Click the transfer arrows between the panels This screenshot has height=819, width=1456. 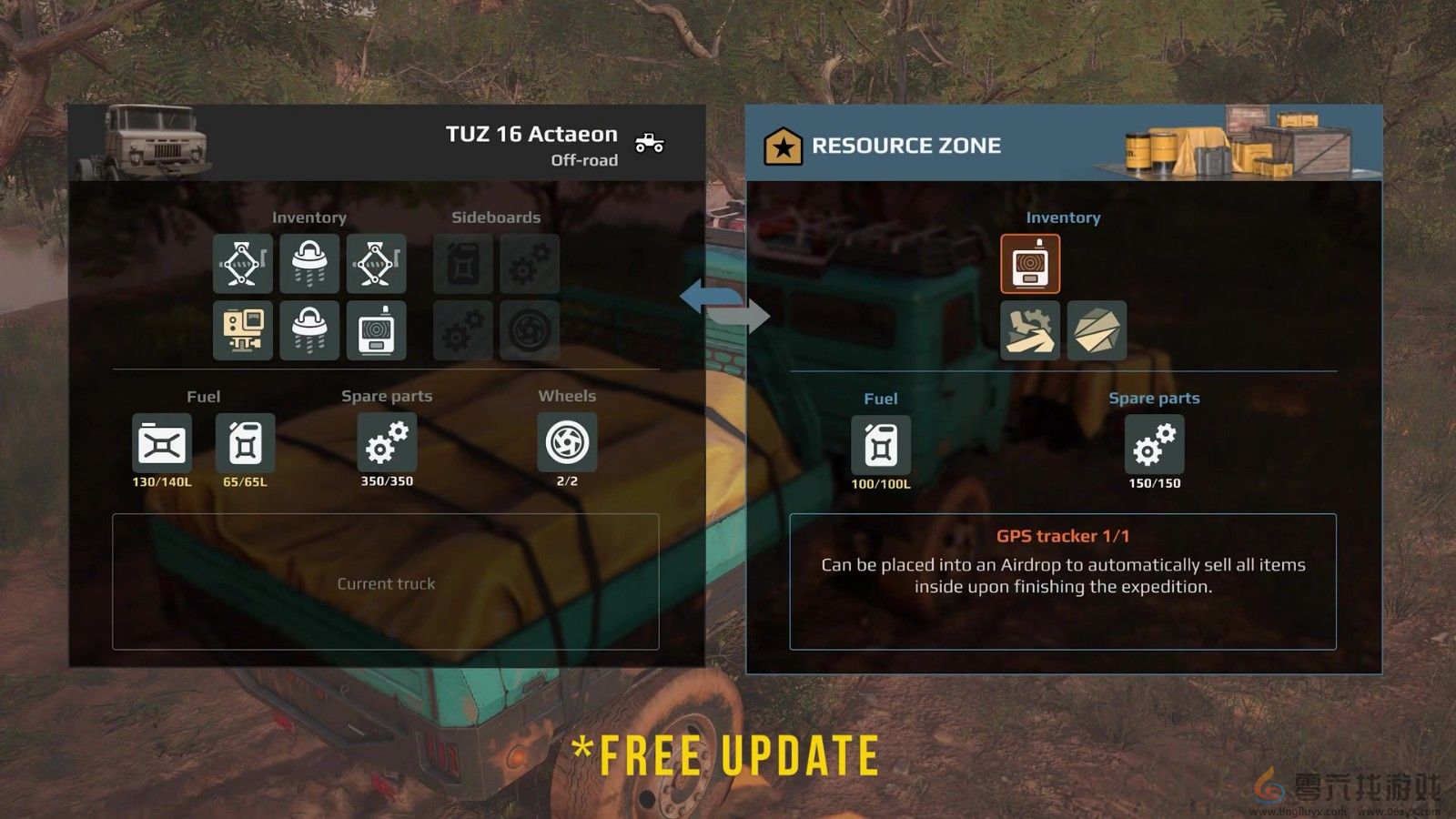click(724, 306)
